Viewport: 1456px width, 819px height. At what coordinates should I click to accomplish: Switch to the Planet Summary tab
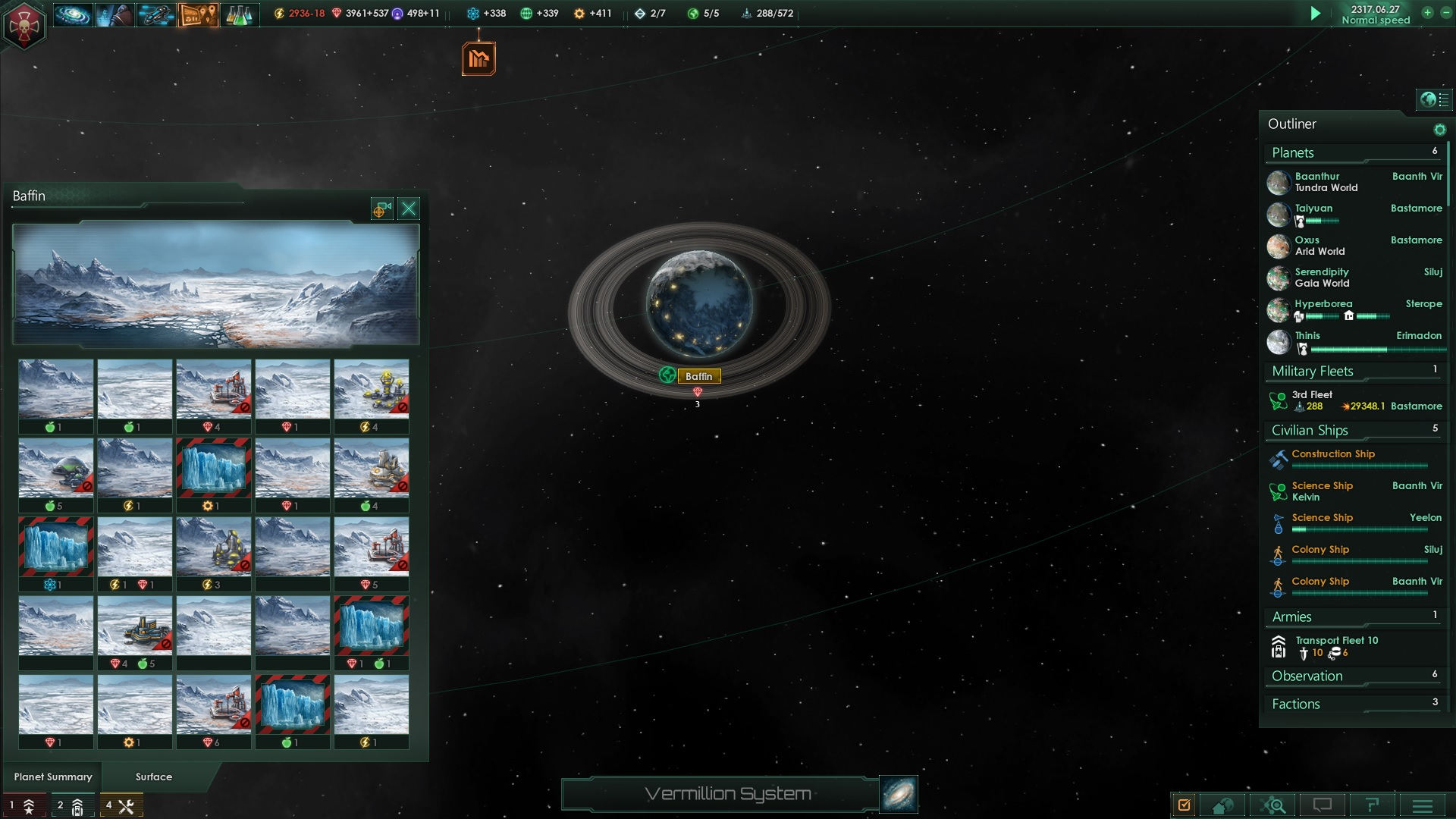tap(53, 777)
